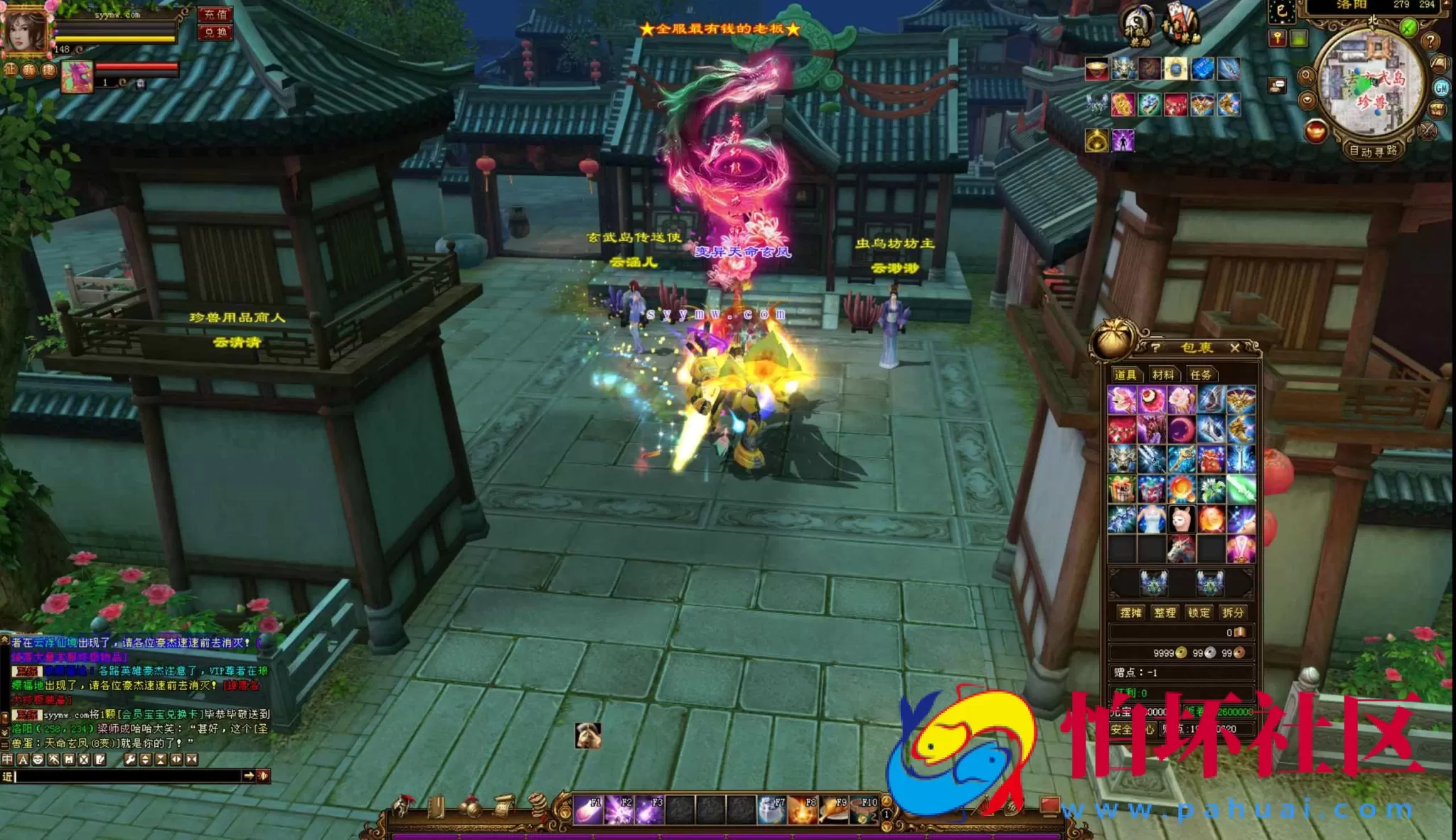
Task: Switch to the 材料 materials tab
Action: tap(1164, 375)
